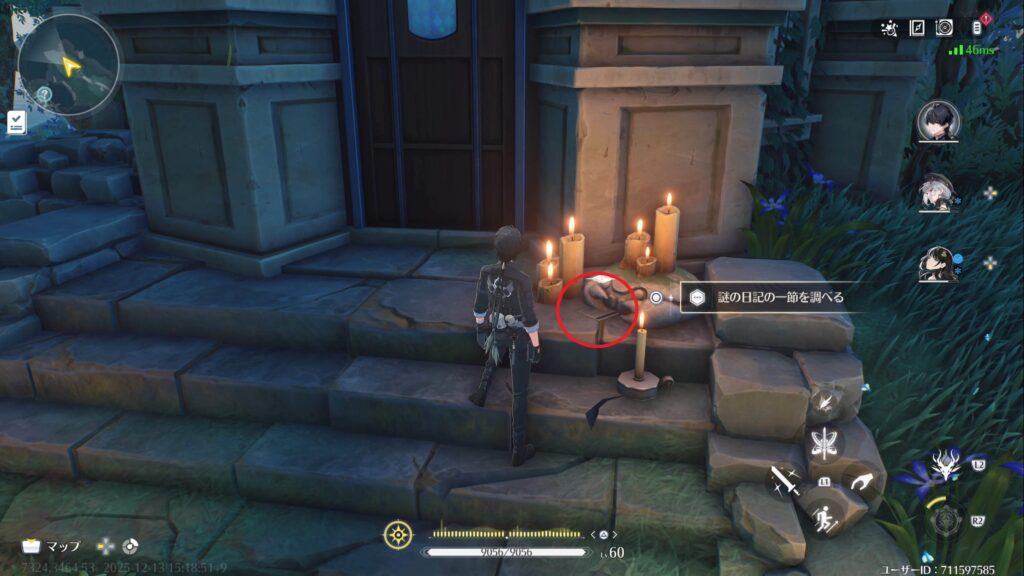Switch to the white-haired party member
1024x576 pixels.
tap(938, 193)
